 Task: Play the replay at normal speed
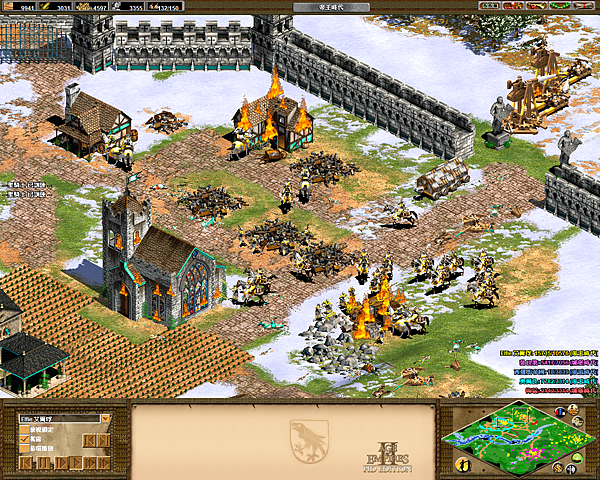pyautogui.click(x=76, y=463)
